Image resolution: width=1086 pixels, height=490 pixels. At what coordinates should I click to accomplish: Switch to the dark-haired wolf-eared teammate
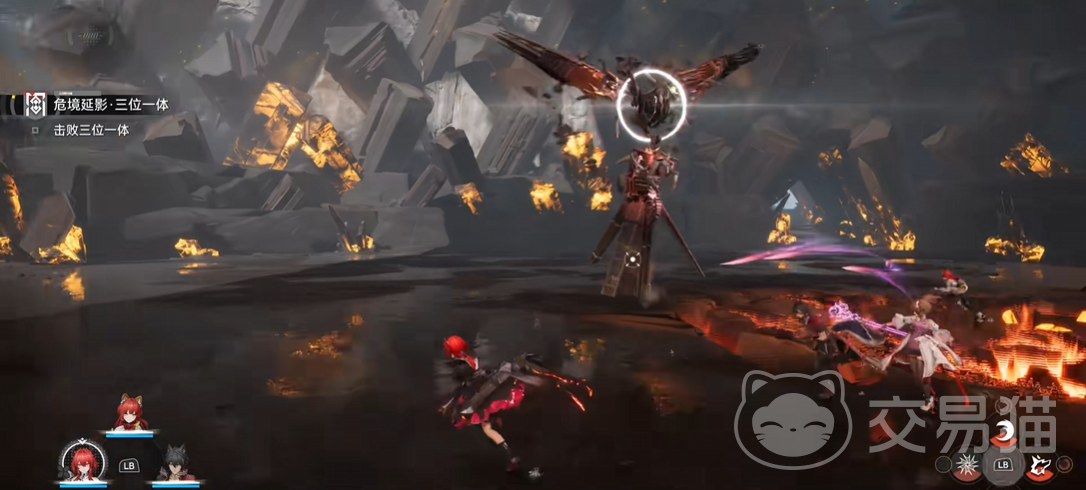[x=174, y=463]
